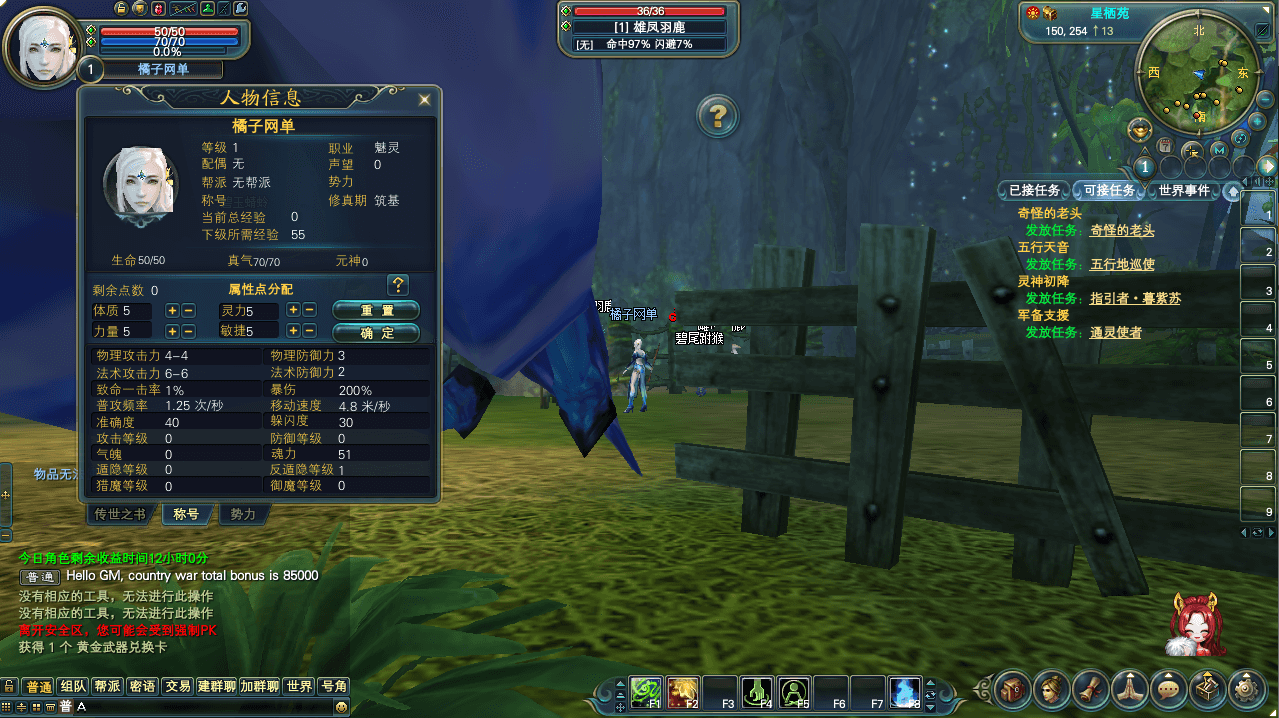Open the world map with the M button
The width and height of the screenshot is (1279, 718).
click(x=1218, y=150)
